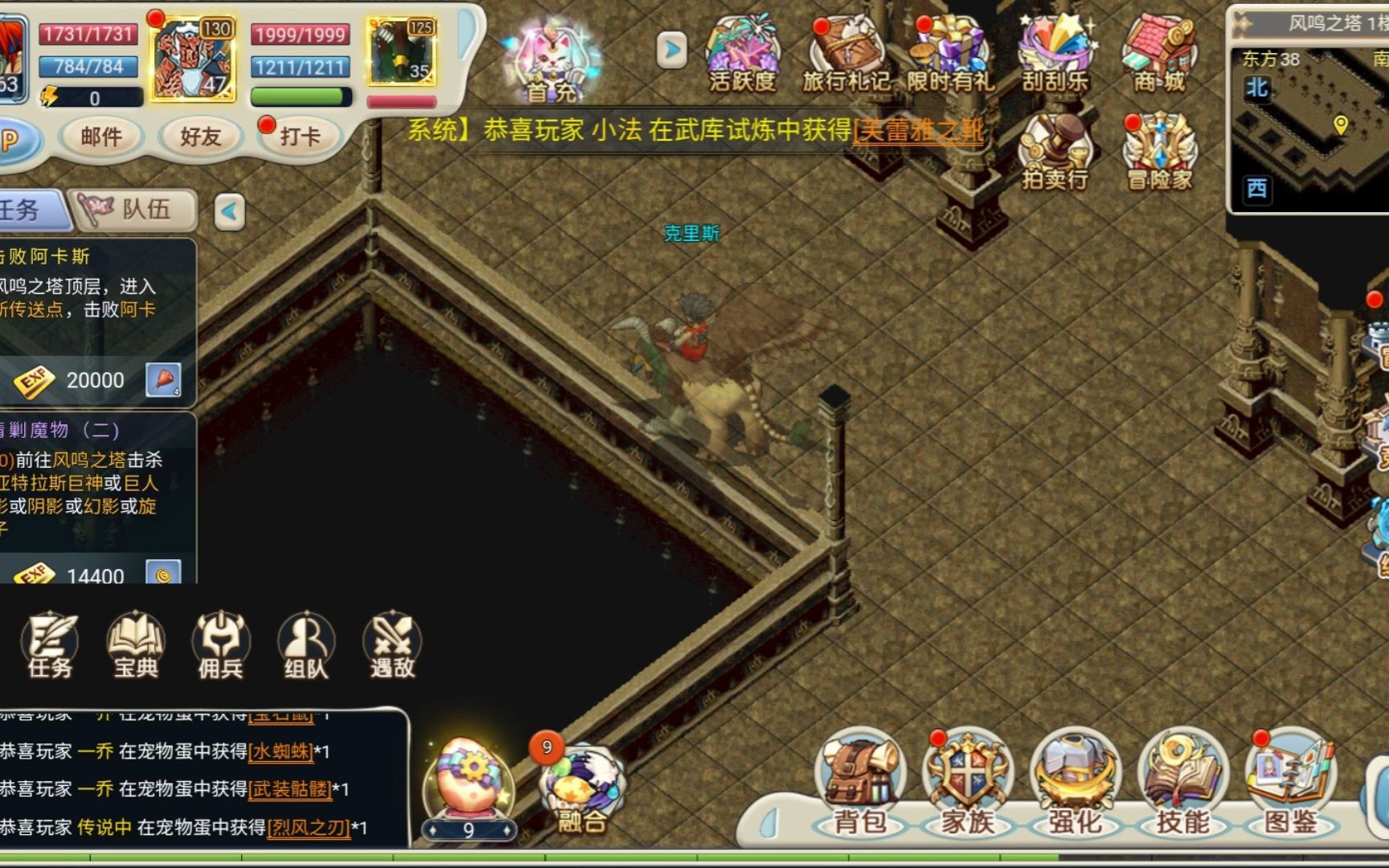Open the 冒险家 adventurer menu
Viewport: 1389px width, 868px height.
coord(1159,152)
